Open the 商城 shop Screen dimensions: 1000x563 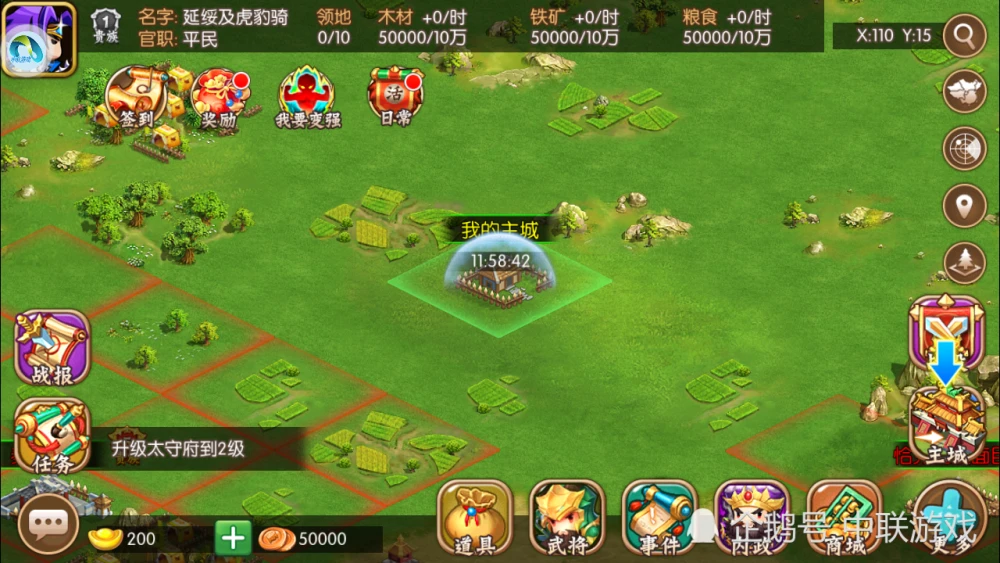(x=843, y=517)
